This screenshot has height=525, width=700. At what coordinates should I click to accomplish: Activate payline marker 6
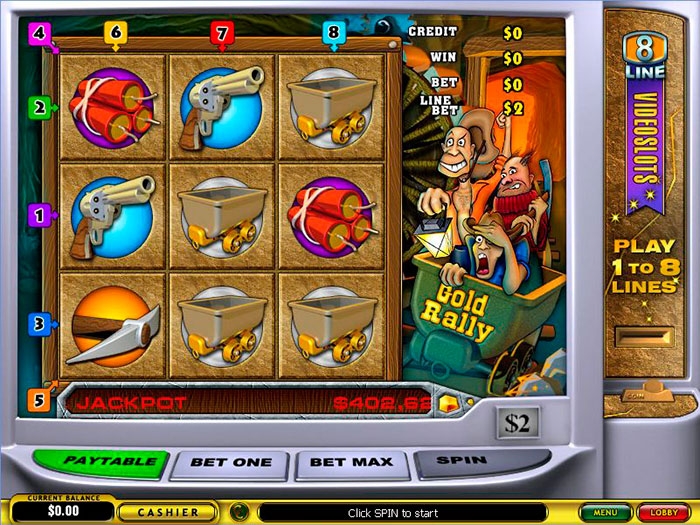point(115,33)
